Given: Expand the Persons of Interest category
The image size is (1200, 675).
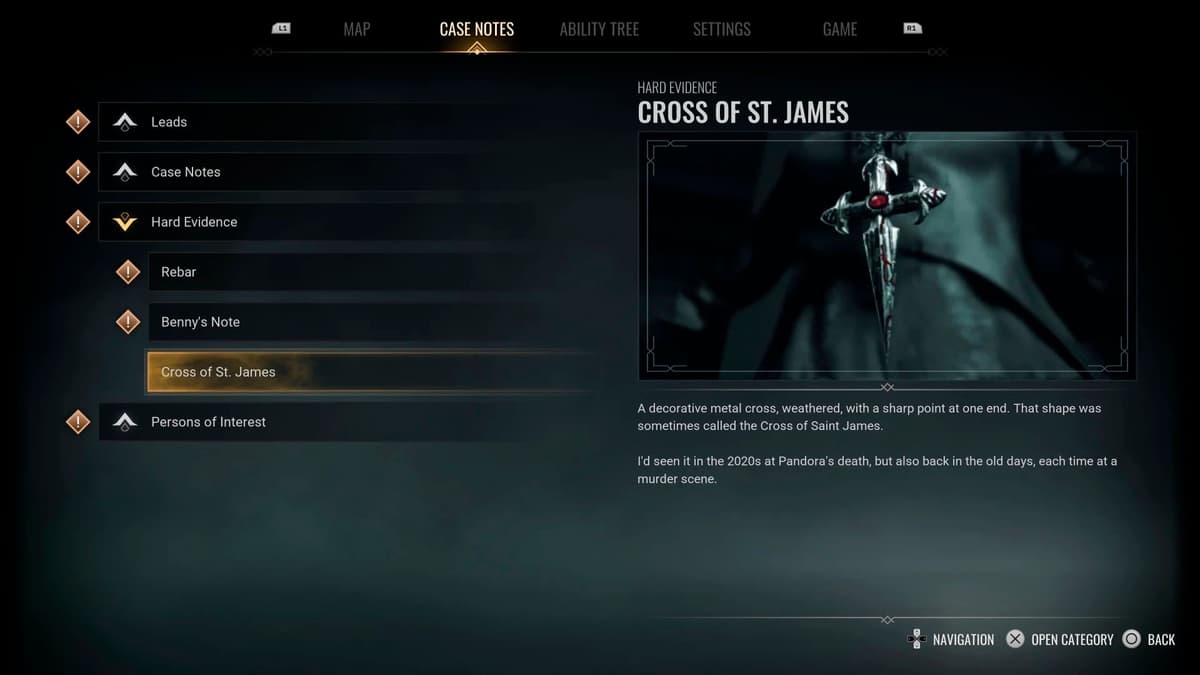Looking at the screenshot, I should 208,422.
